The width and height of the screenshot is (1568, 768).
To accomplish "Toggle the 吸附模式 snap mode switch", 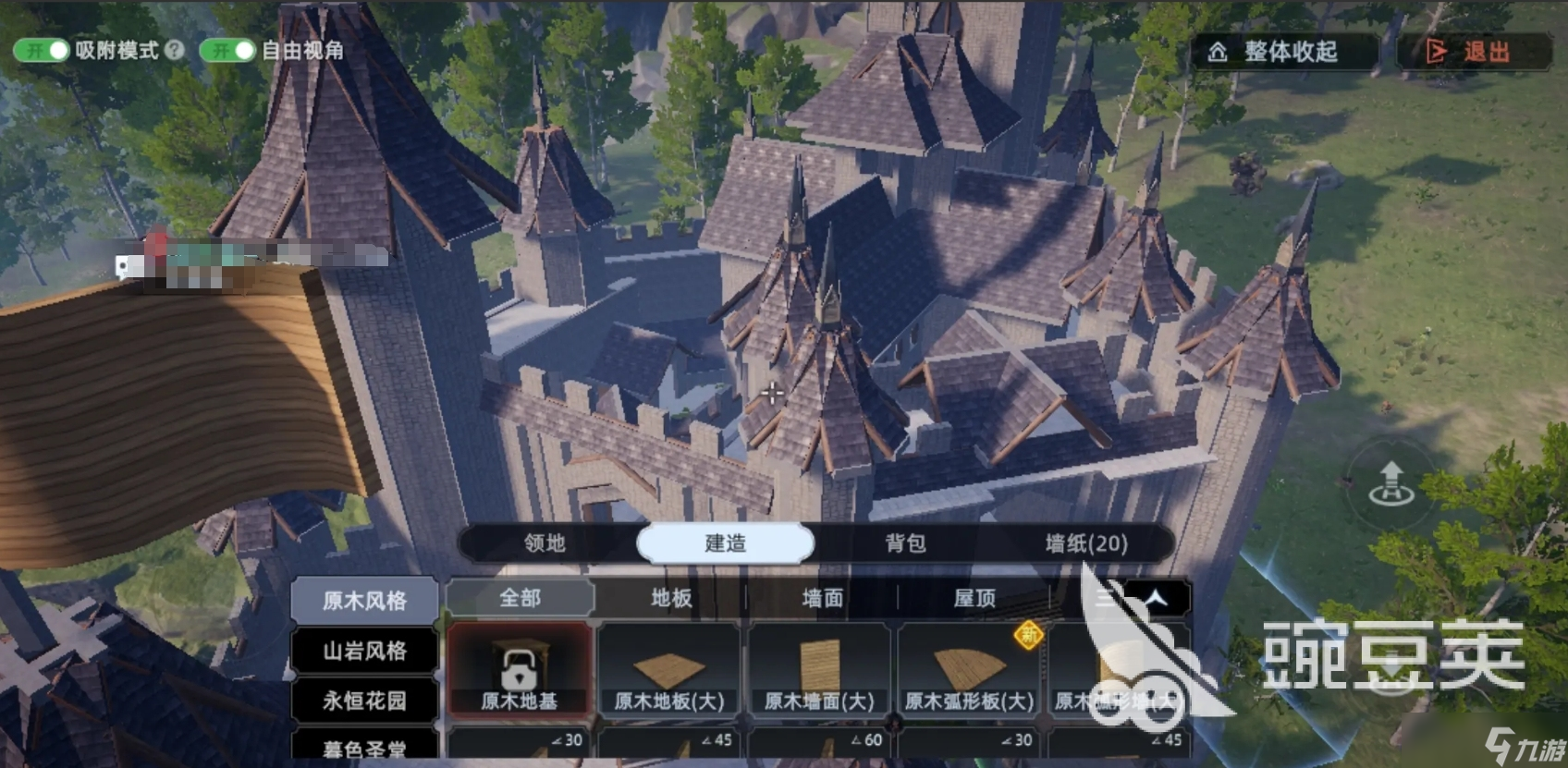I will tap(41, 50).
